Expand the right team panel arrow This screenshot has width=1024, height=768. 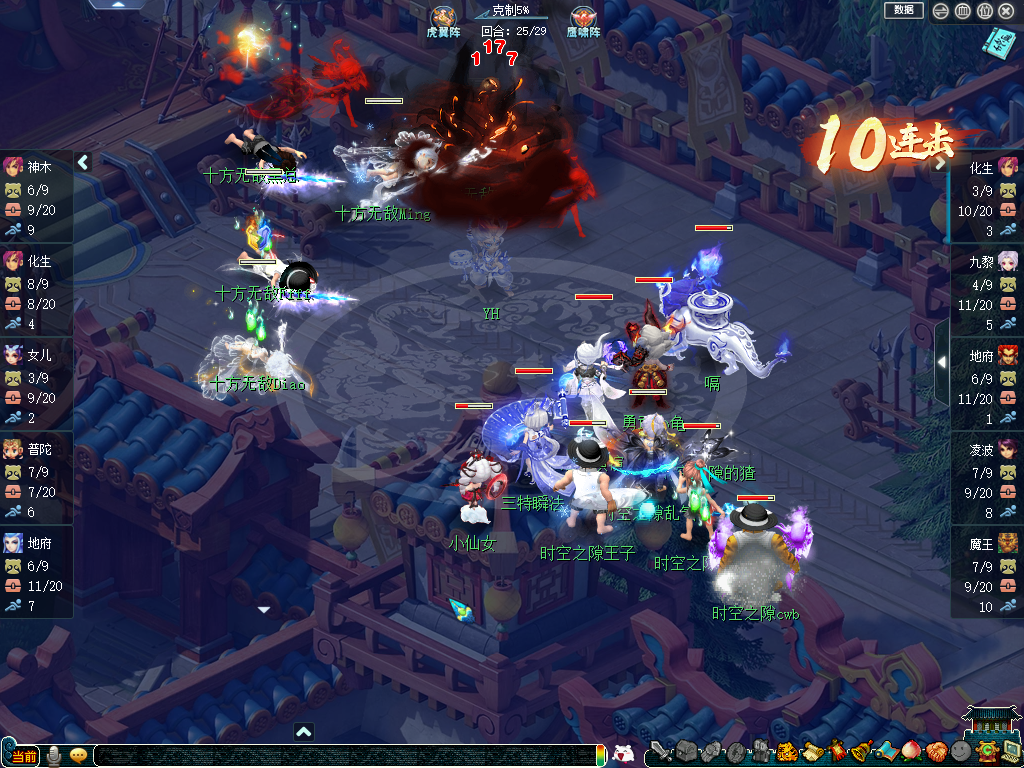[941, 361]
